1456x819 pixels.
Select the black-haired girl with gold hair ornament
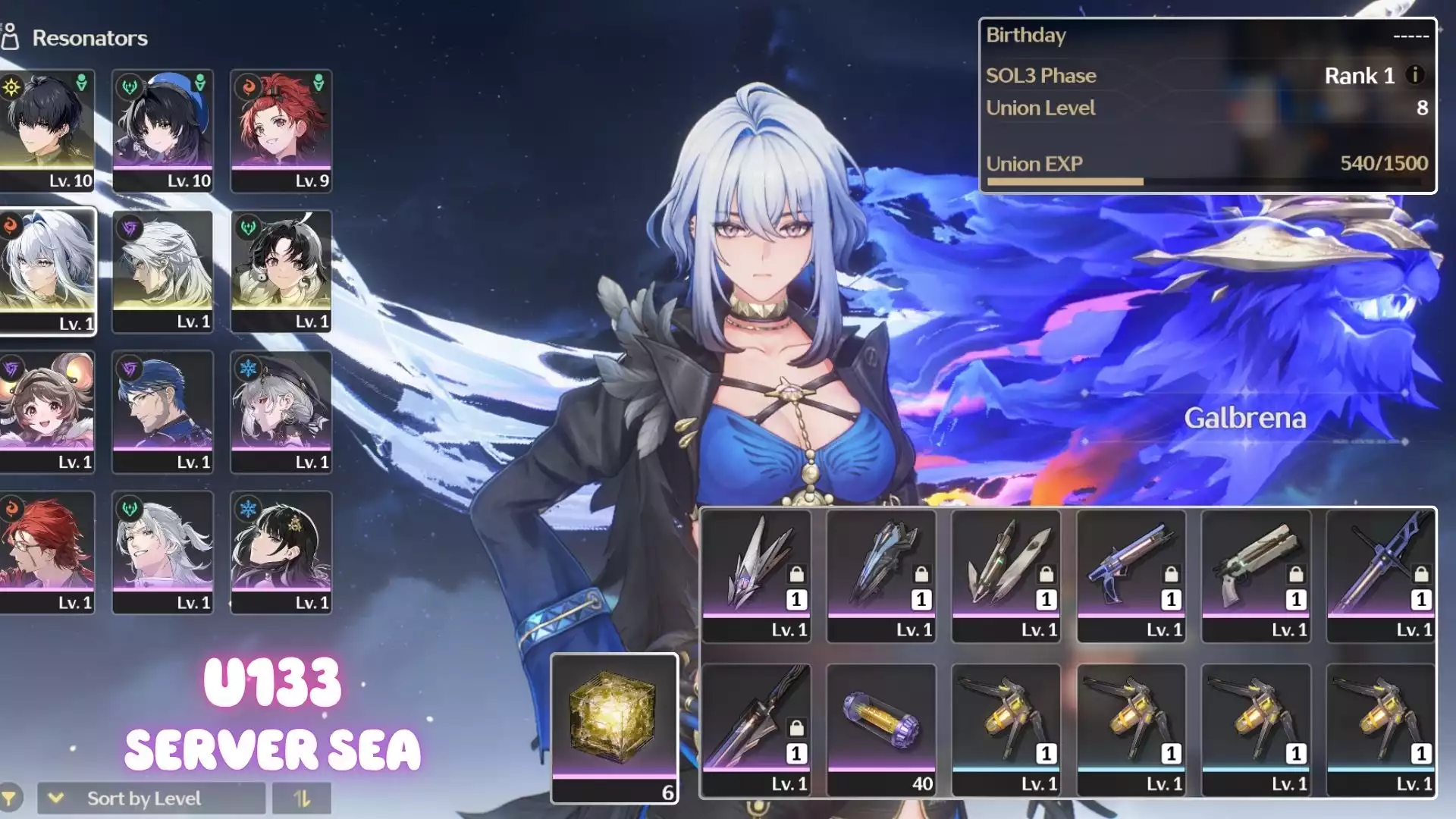281,552
